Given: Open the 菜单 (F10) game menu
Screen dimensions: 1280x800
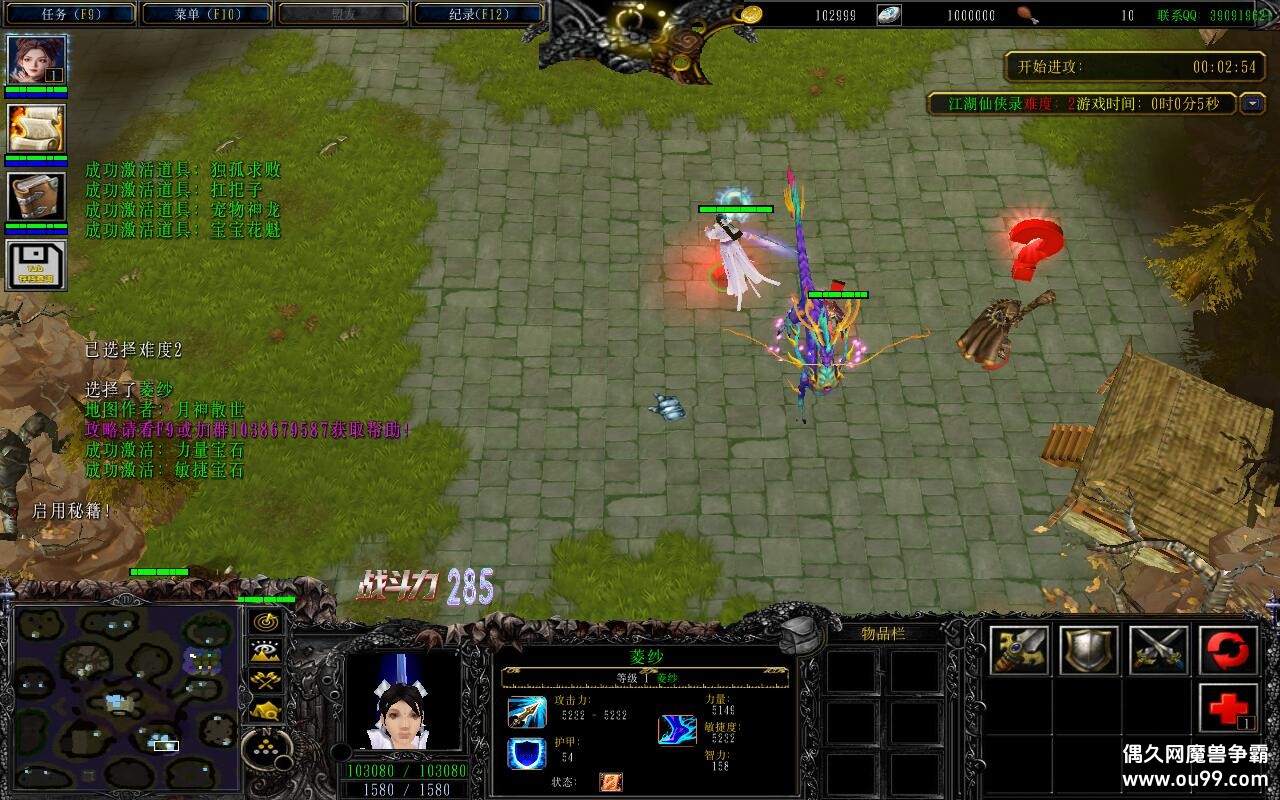Looking at the screenshot, I should coord(207,14).
